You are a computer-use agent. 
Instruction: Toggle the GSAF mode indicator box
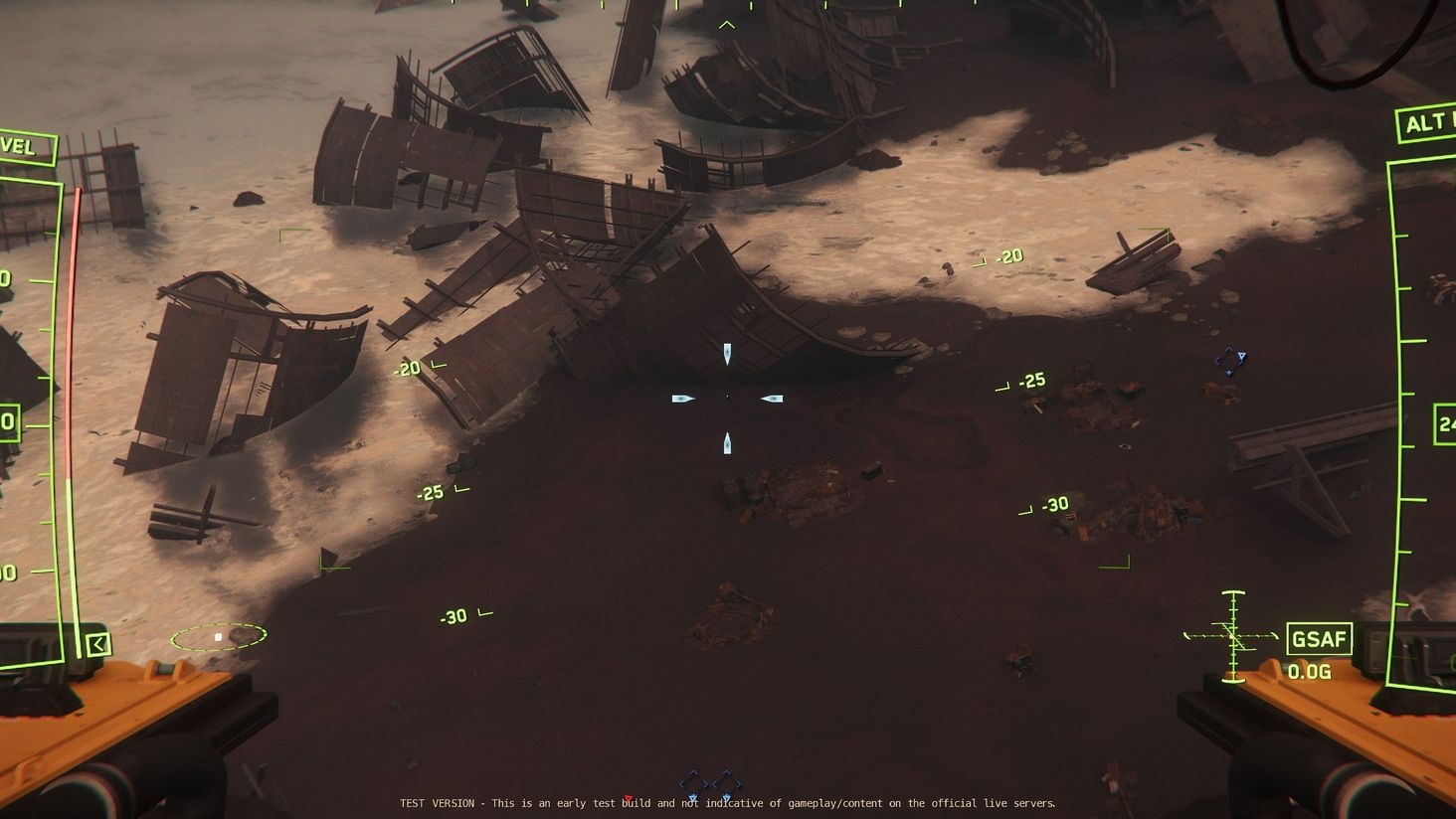pos(1319,638)
